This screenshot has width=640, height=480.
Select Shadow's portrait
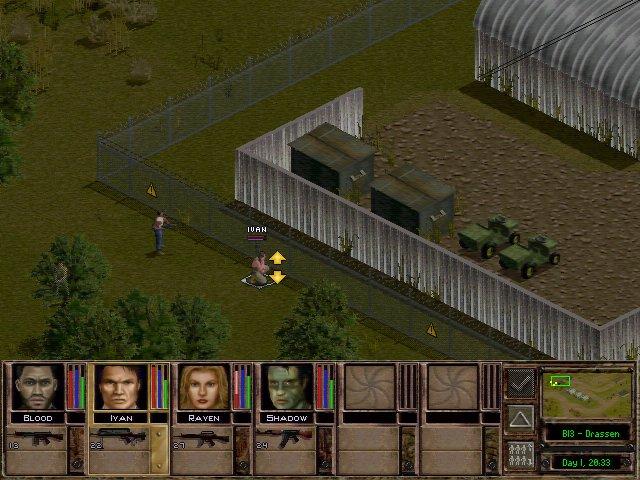(288, 387)
